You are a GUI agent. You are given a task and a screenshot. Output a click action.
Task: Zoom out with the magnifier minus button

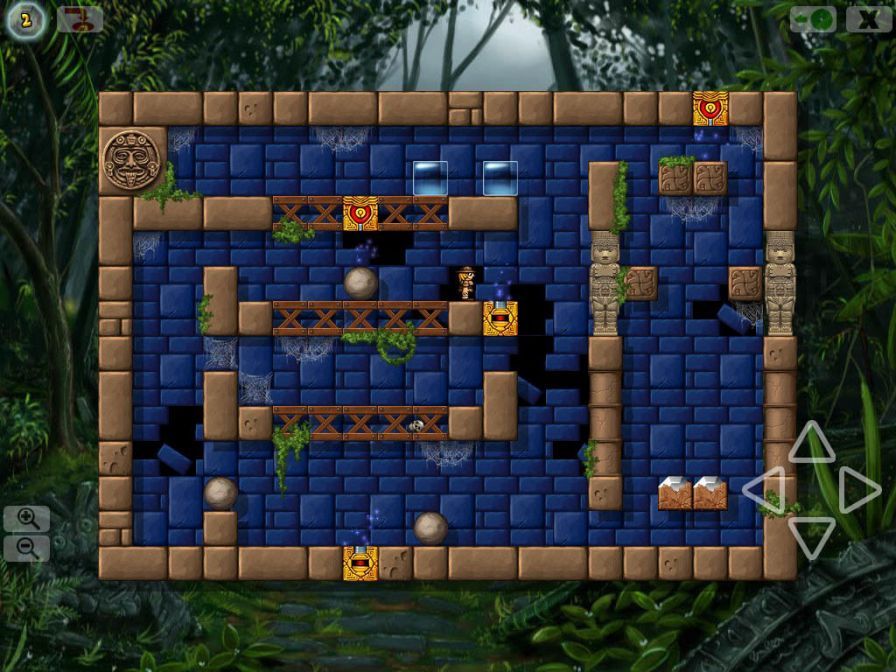pyautogui.click(x=27, y=548)
